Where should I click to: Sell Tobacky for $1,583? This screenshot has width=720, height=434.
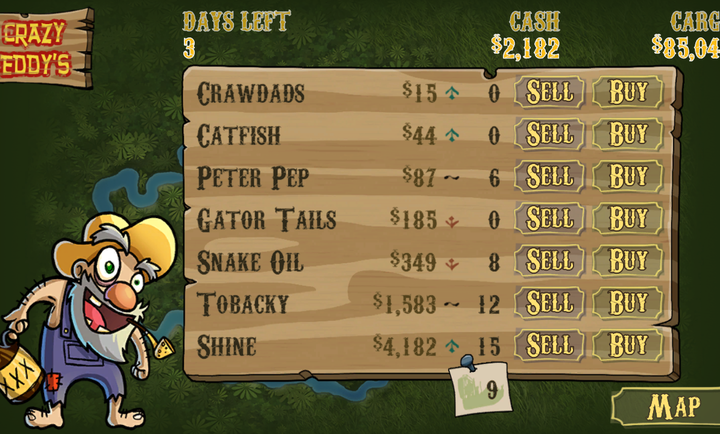point(549,303)
